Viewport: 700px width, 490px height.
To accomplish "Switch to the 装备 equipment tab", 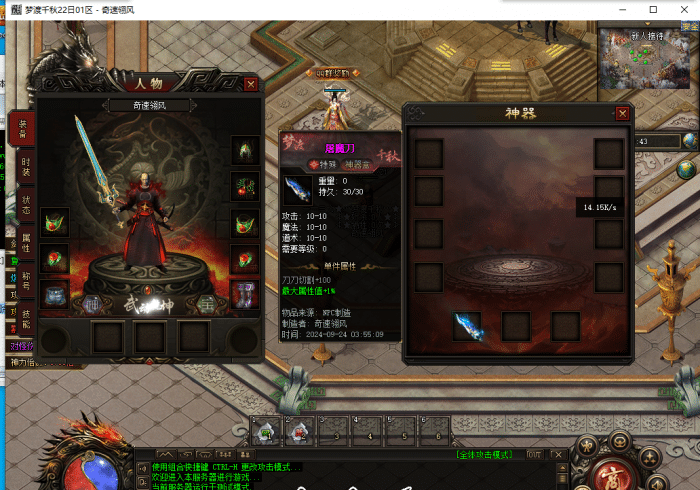I will click(x=22, y=127).
